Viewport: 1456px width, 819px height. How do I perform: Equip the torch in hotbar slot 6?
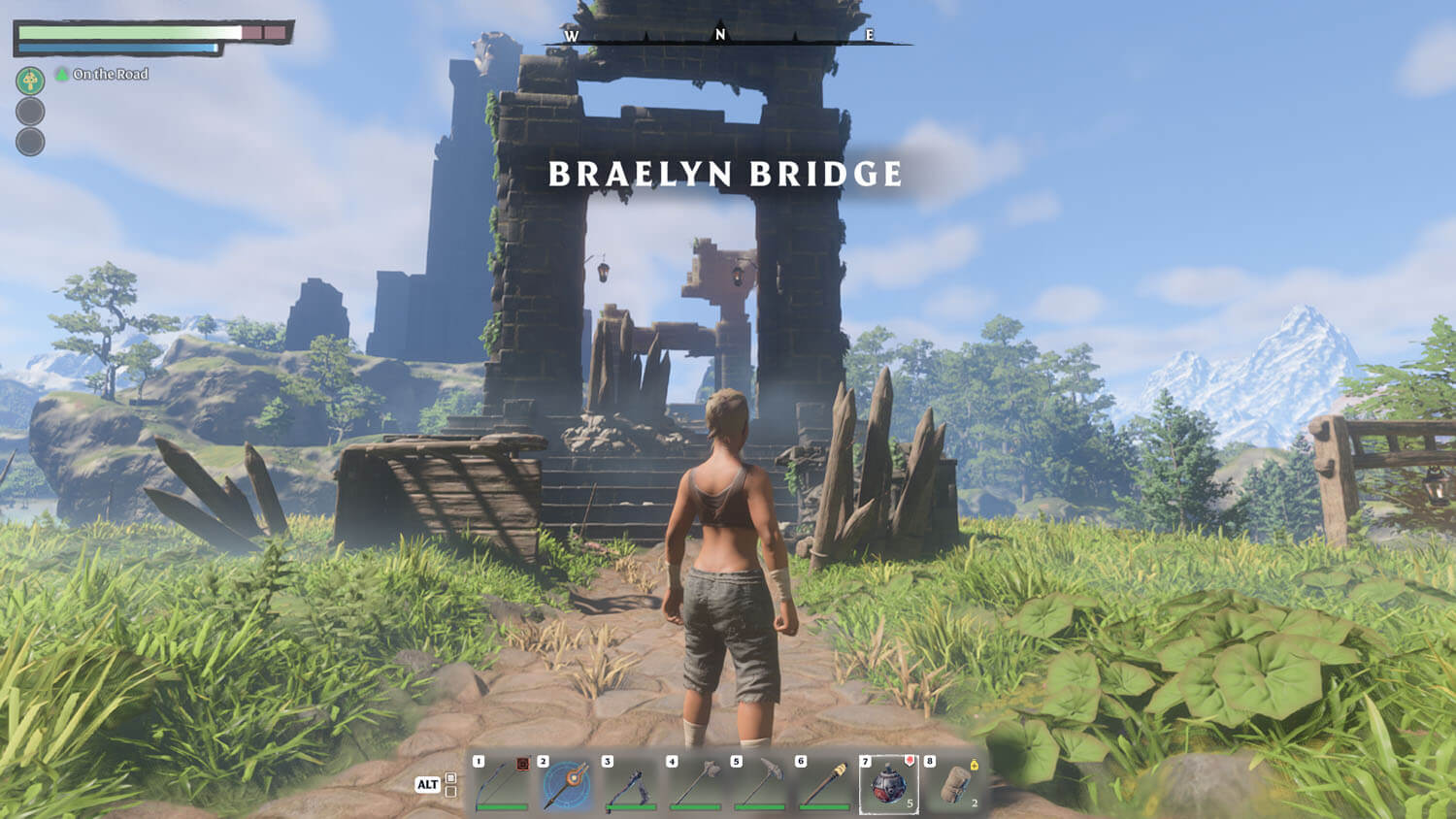click(x=824, y=784)
